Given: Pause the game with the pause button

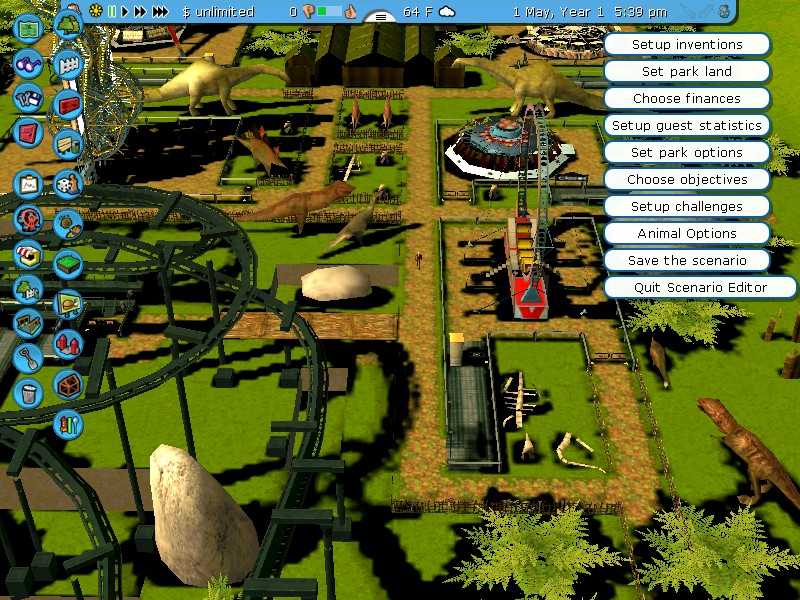Looking at the screenshot, I should pyautogui.click(x=113, y=12).
